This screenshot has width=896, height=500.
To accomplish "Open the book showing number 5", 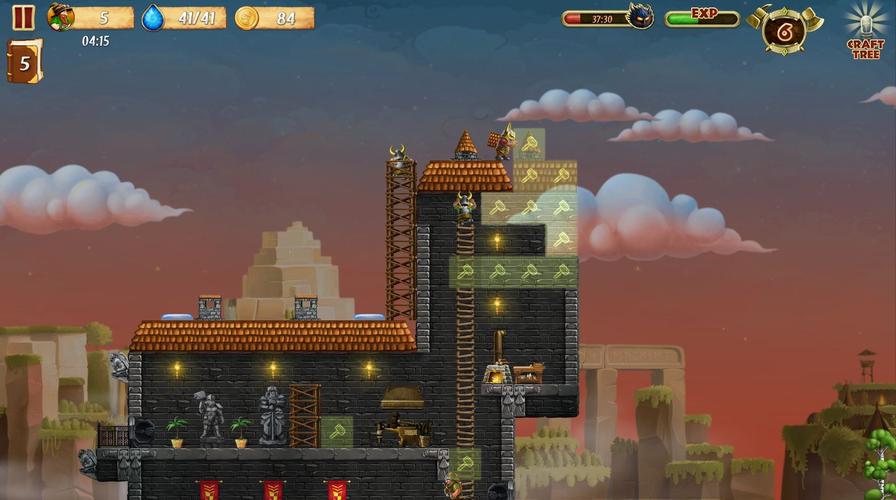I will pyautogui.click(x=24, y=62).
